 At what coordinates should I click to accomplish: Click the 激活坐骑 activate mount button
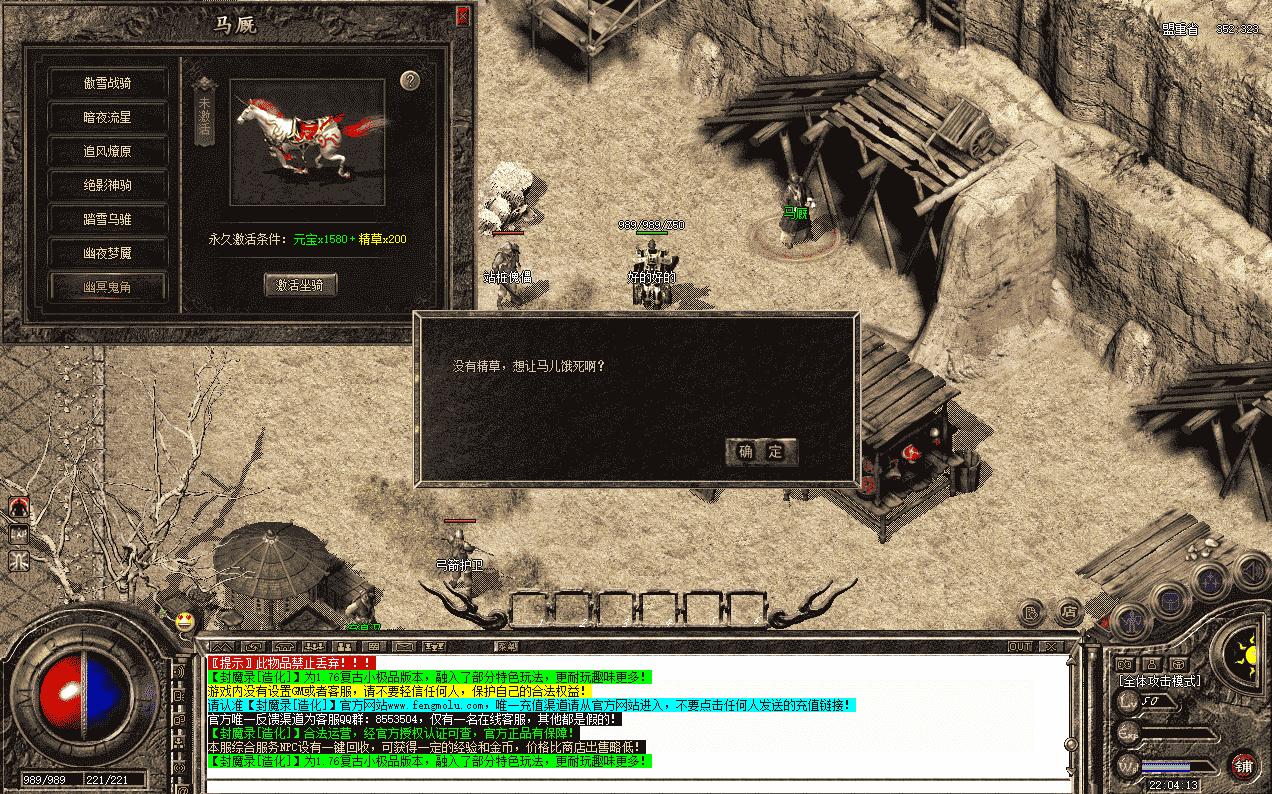300,285
